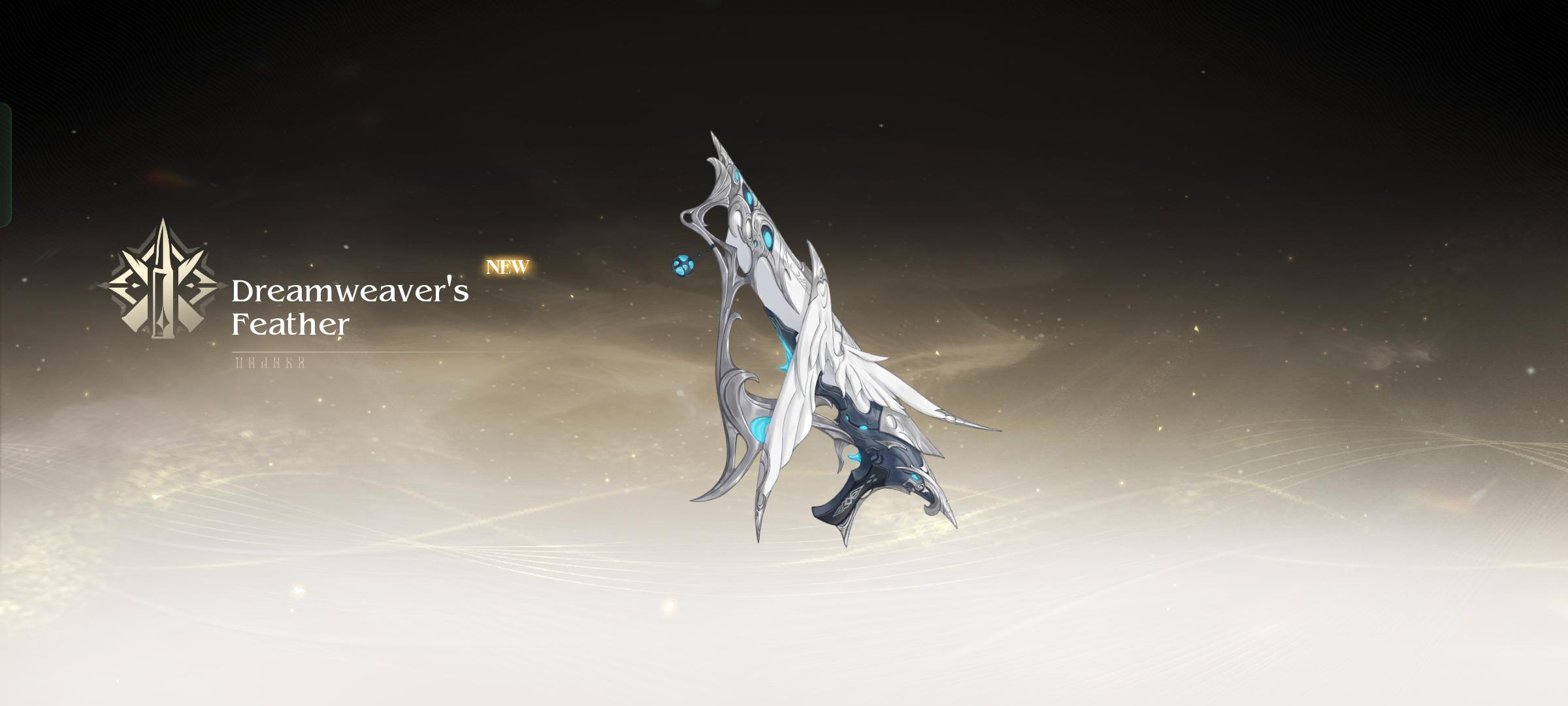1568x706 pixels.
Task: Open the green sidebar handle overlay
Action: [x=5, y=165]
